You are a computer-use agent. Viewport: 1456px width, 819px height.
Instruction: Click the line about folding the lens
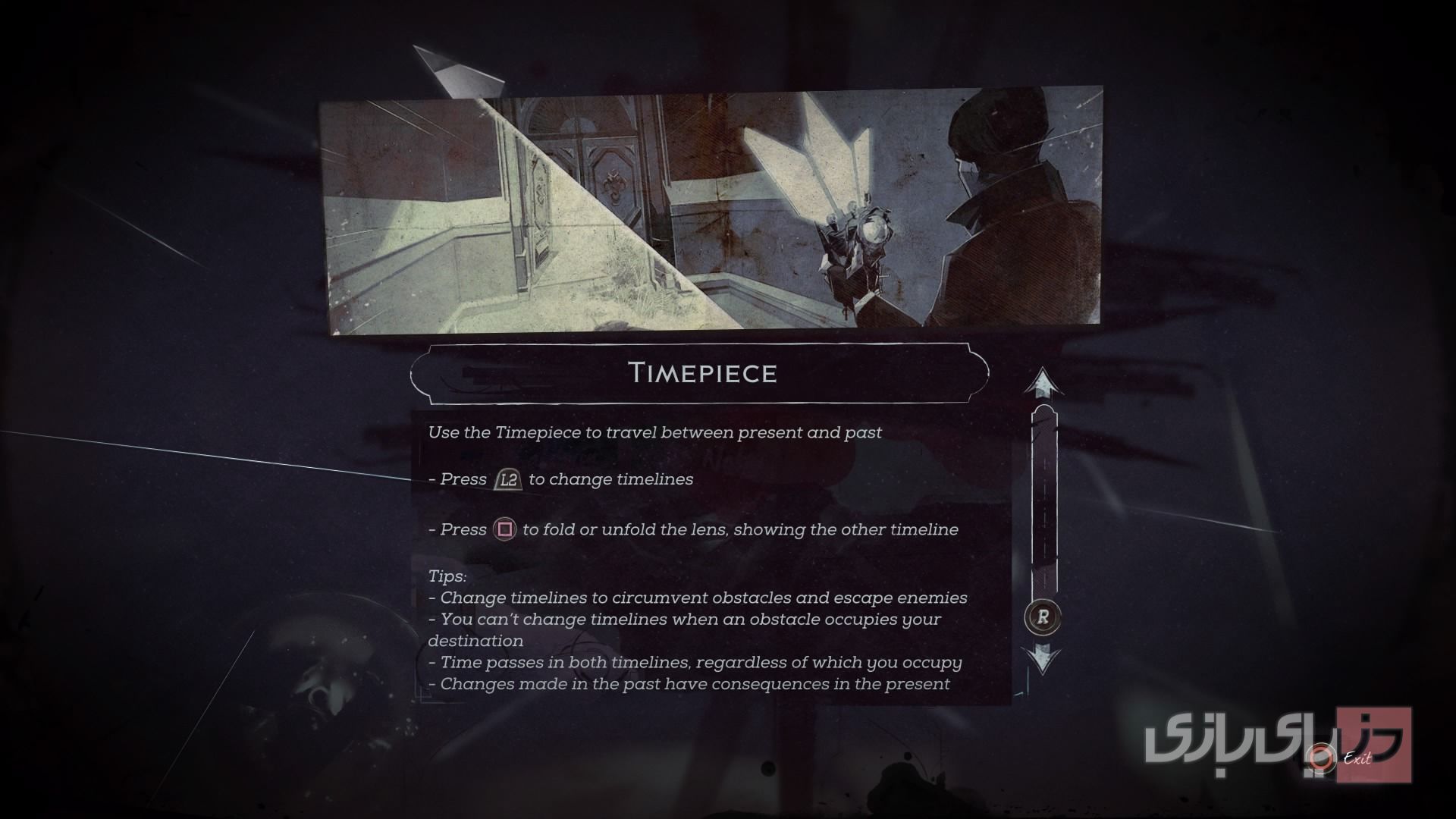695,529
